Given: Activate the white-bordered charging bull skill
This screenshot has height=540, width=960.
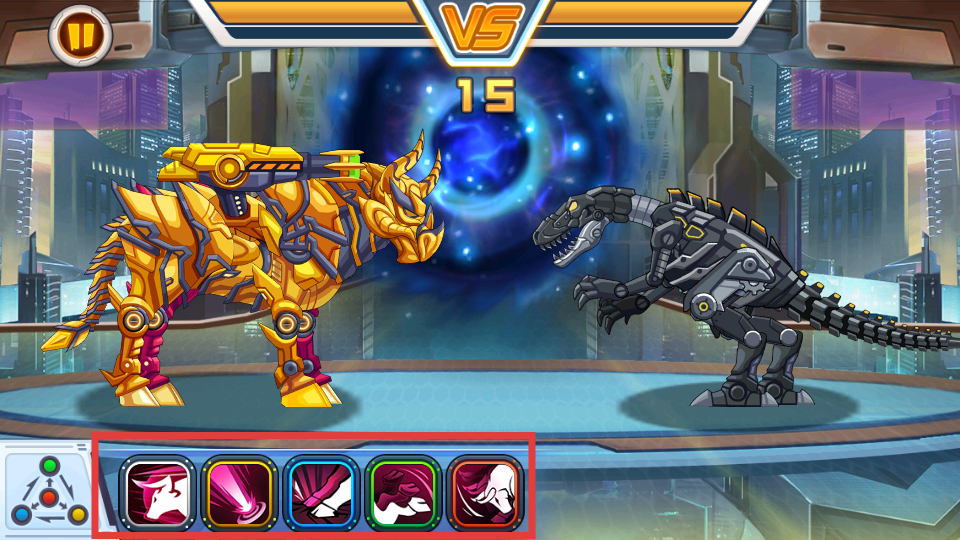Looking at the screenshot, I should pyautogui.click(x=155, y=492).
